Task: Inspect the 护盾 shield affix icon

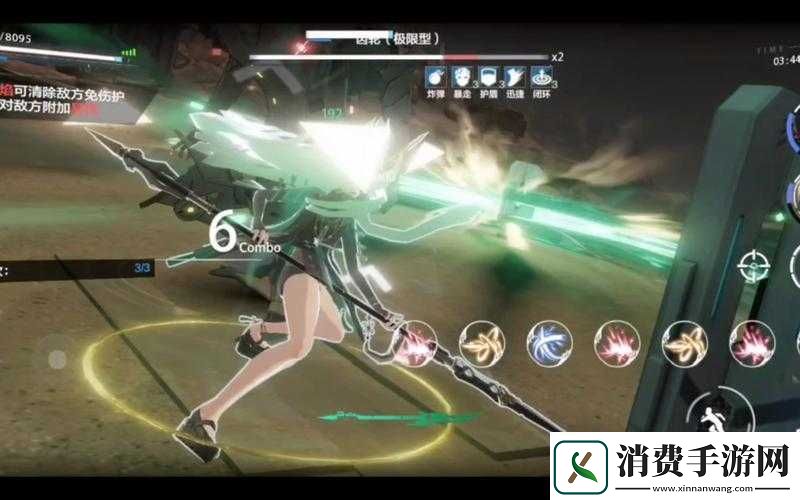Action: click(x=489, y=77)
